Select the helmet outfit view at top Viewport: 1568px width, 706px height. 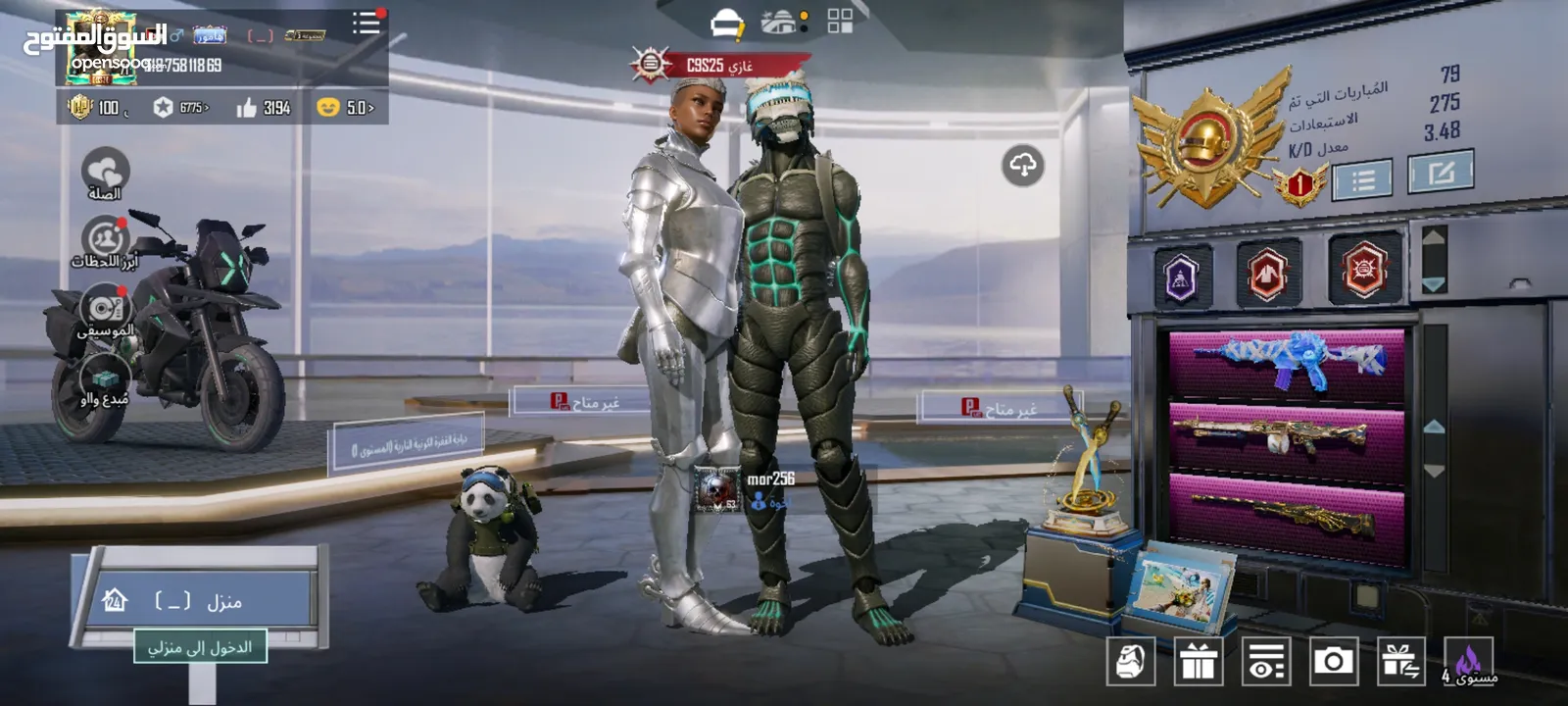click(726, 23)
